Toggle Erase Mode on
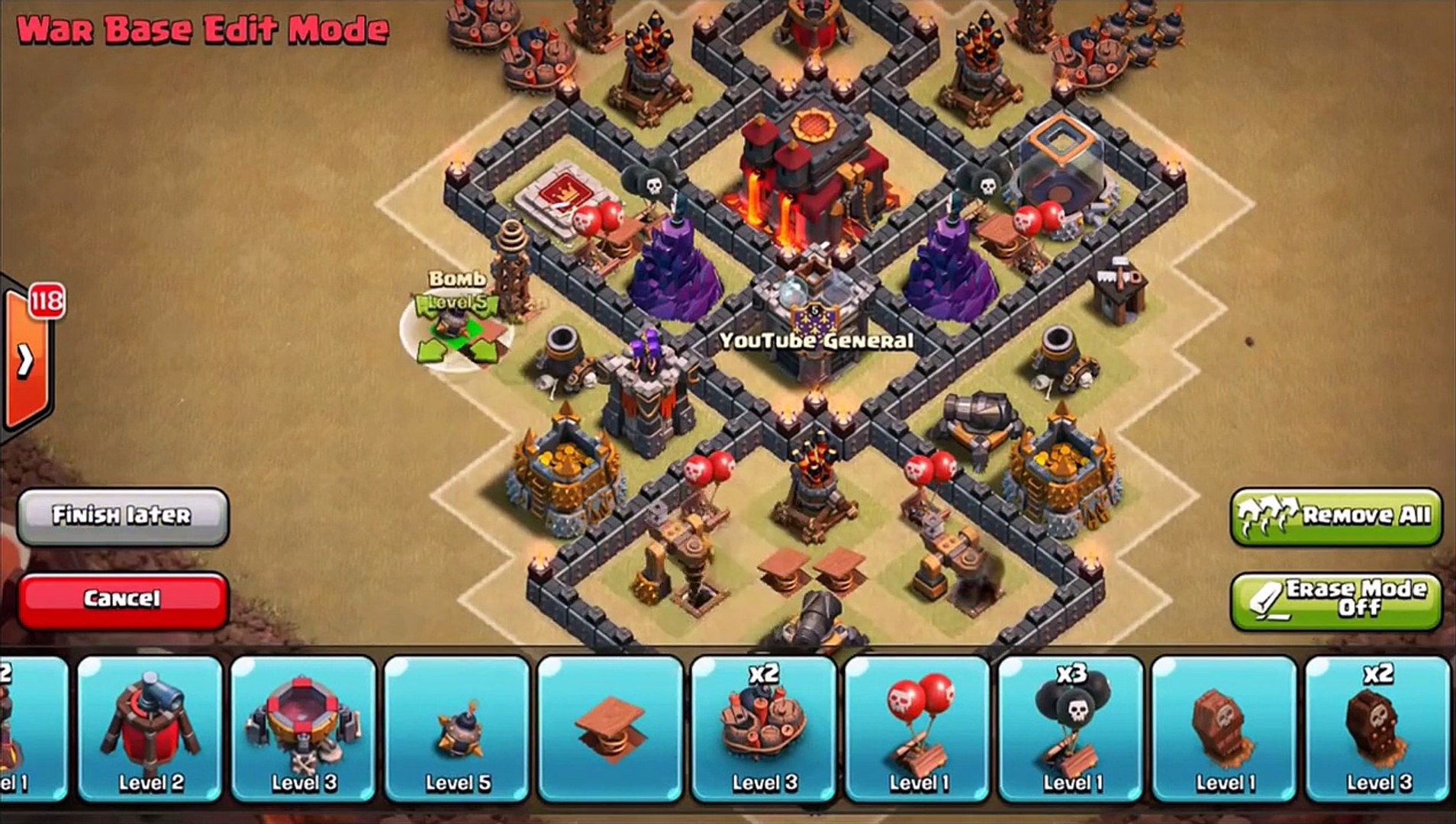This screenshot has height=824, width=1456. click(1335, 599)
